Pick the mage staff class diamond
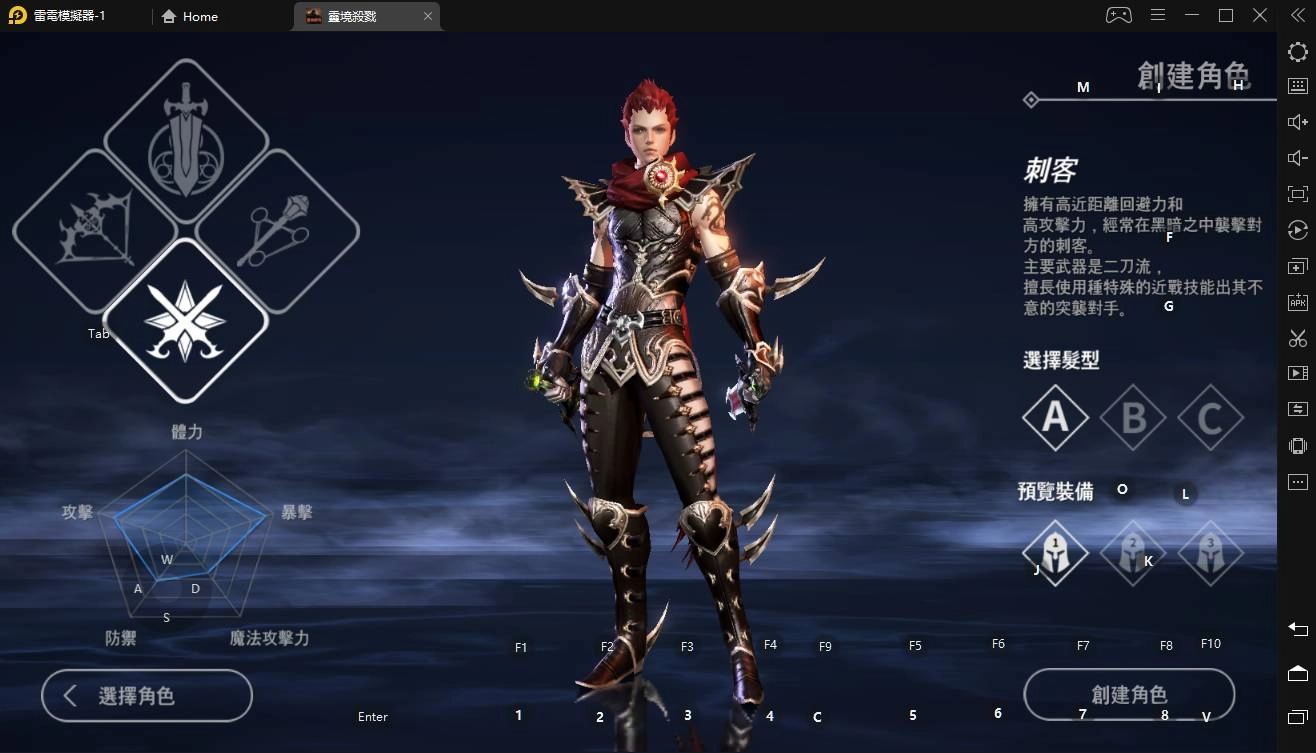 [277, 231]
